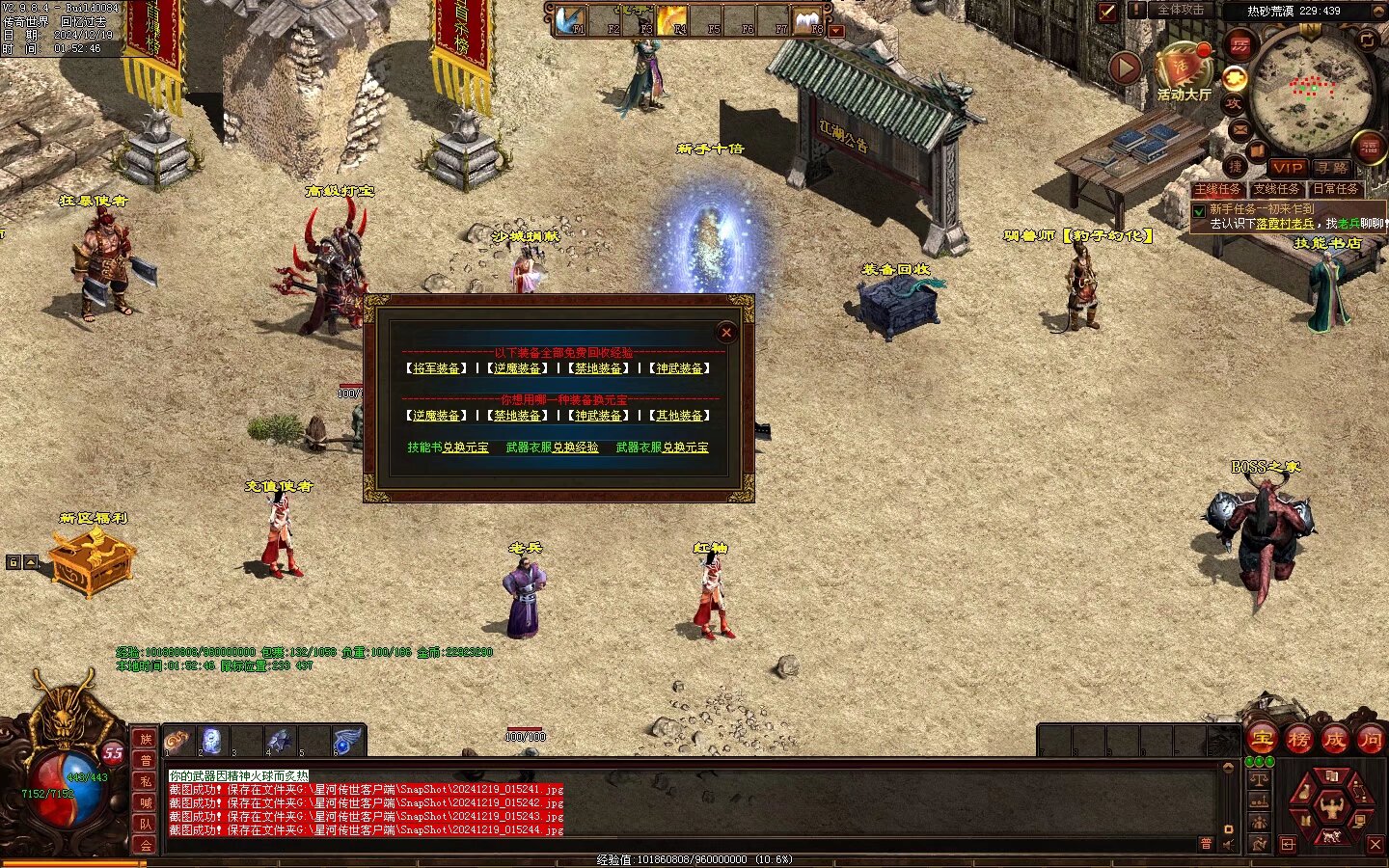Choose 武器衣服兑换元宝 option

pyautogui.click(x=662, y=448)
